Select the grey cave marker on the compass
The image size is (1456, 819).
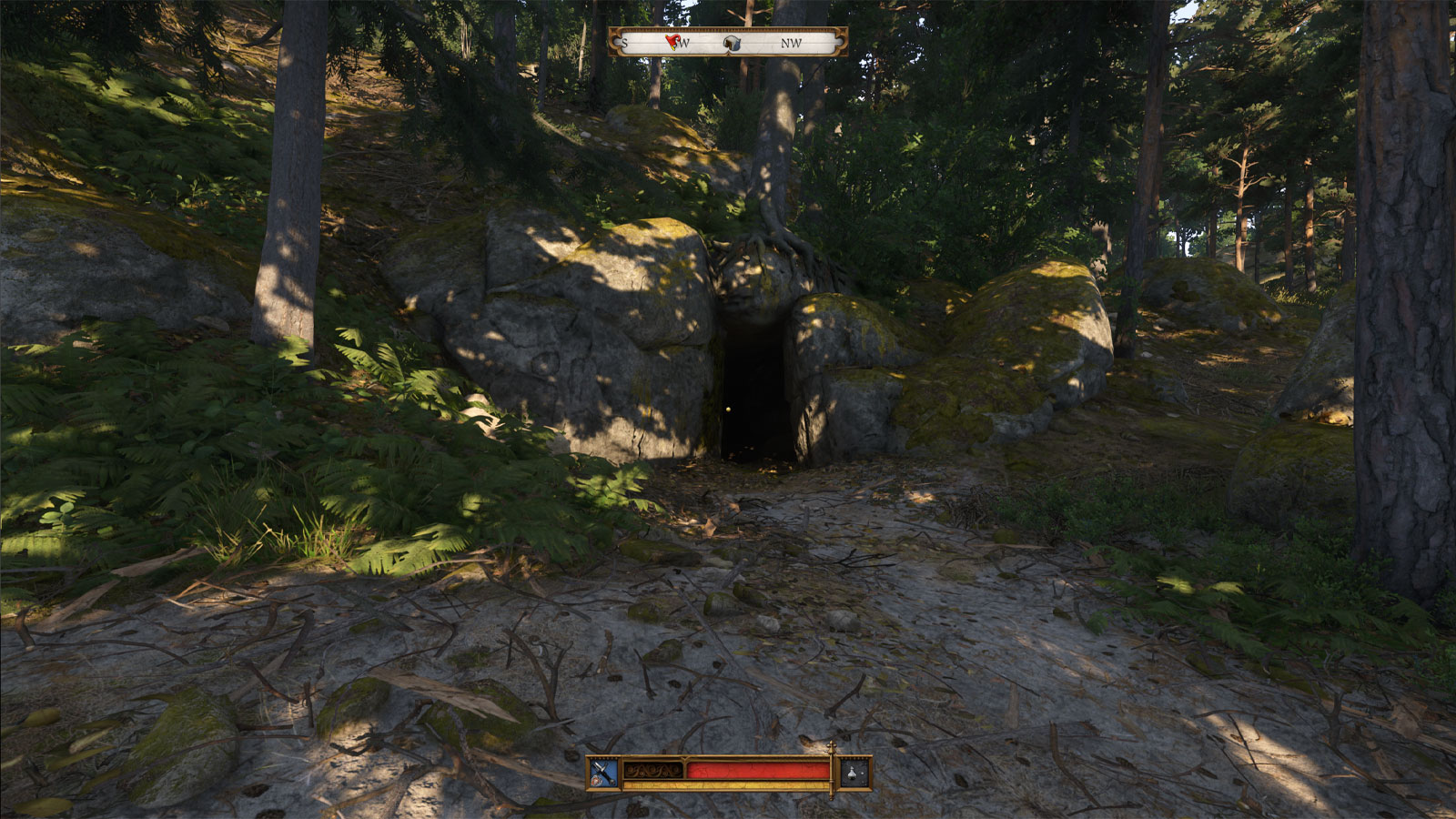click(x=732, y=43)
